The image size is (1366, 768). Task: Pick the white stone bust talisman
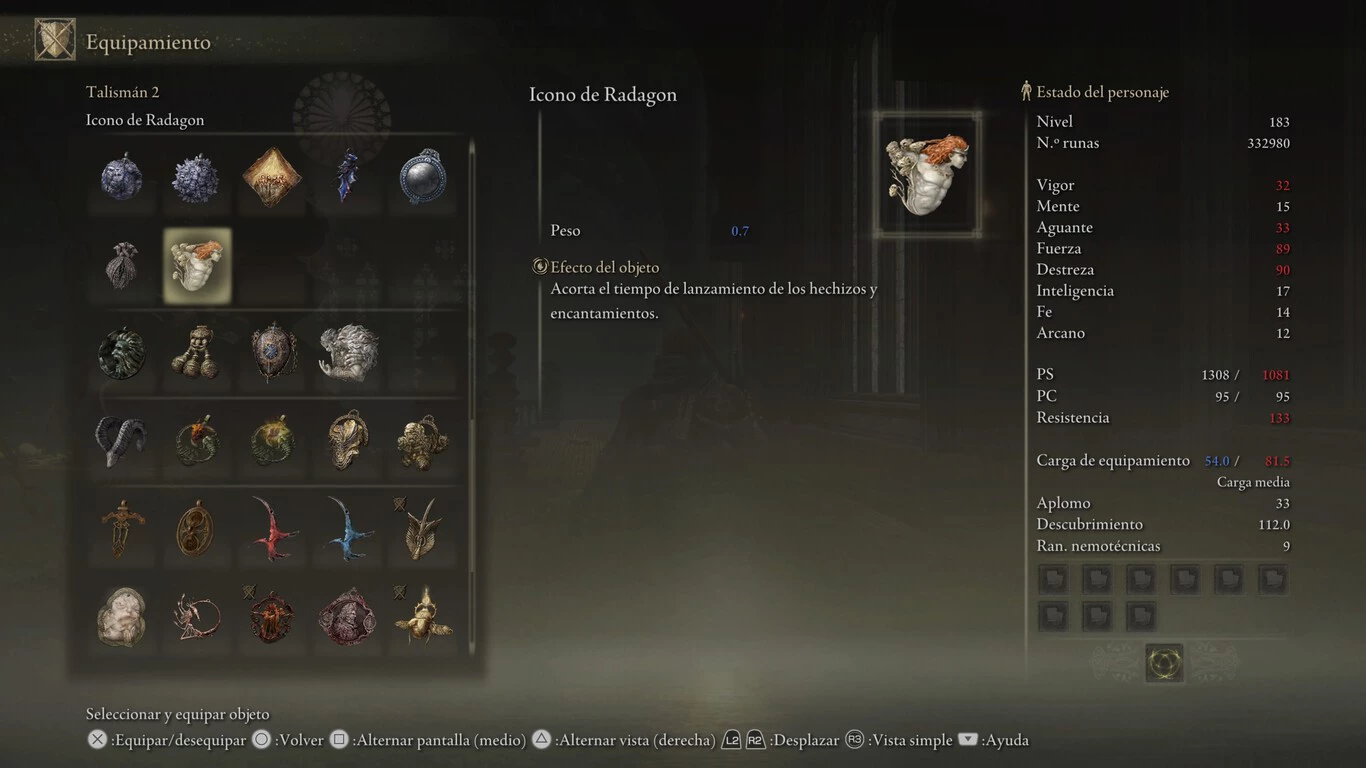[x=347, y=353]
